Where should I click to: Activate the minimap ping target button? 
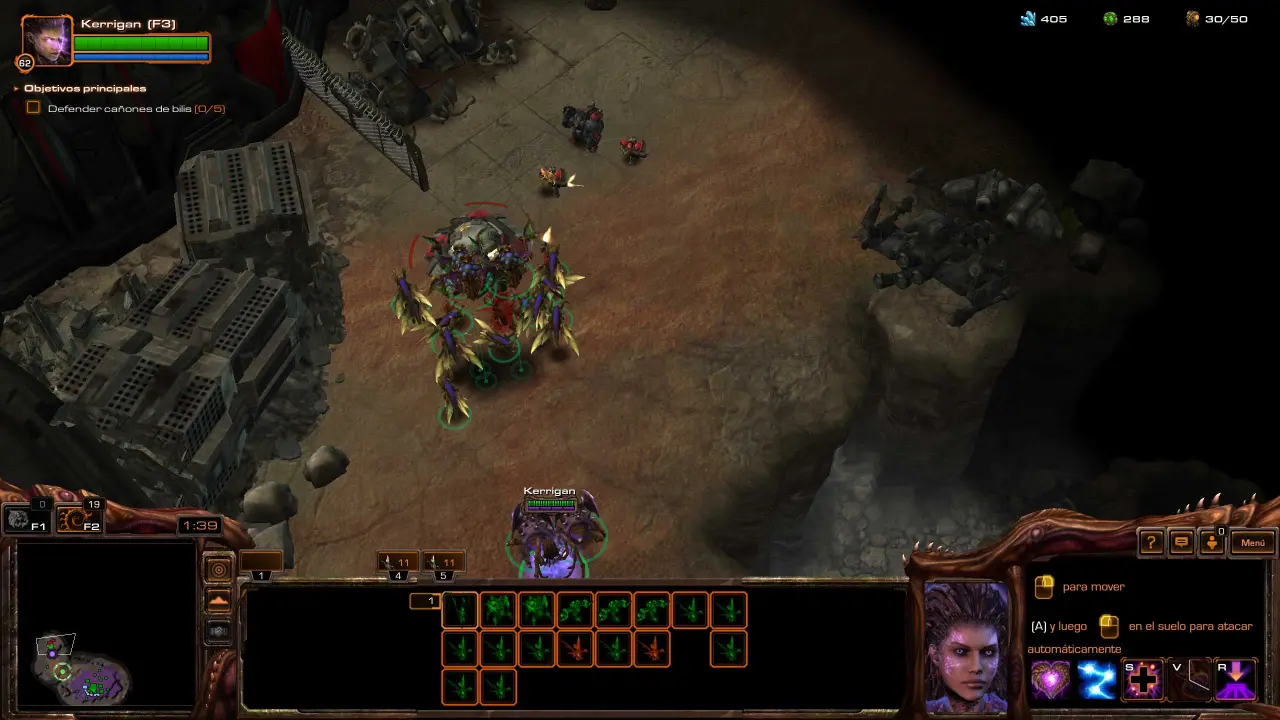[x=218, y=569]
